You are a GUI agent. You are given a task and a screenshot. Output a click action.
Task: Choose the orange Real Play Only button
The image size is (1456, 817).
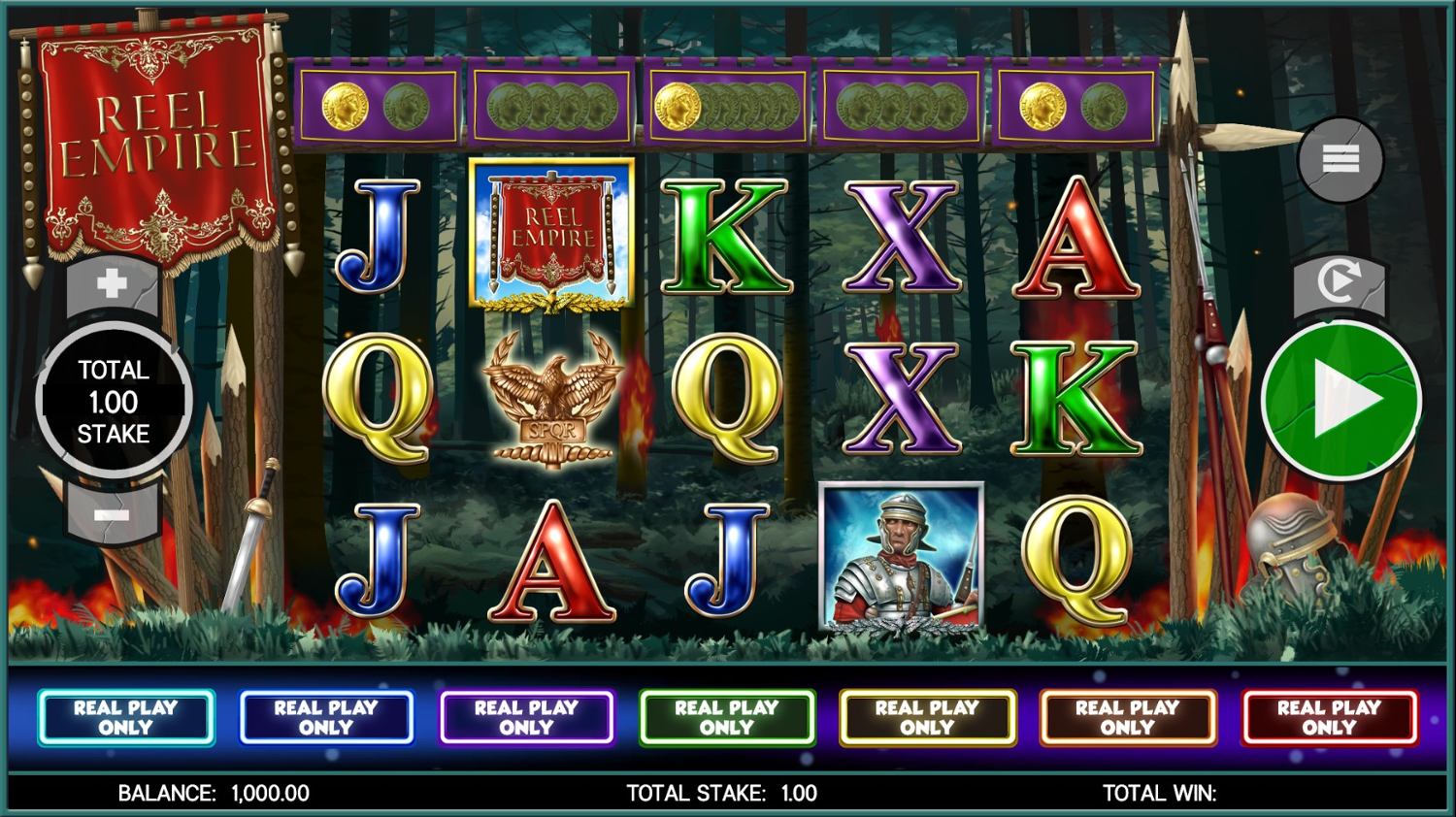pyautogui.click(x=1128, y=718)
